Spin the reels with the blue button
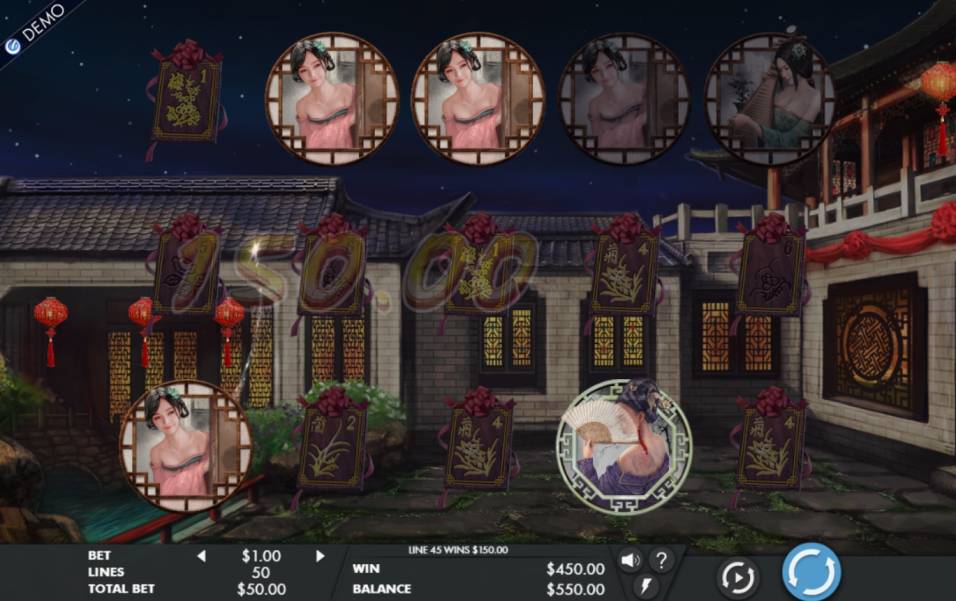 810,572
